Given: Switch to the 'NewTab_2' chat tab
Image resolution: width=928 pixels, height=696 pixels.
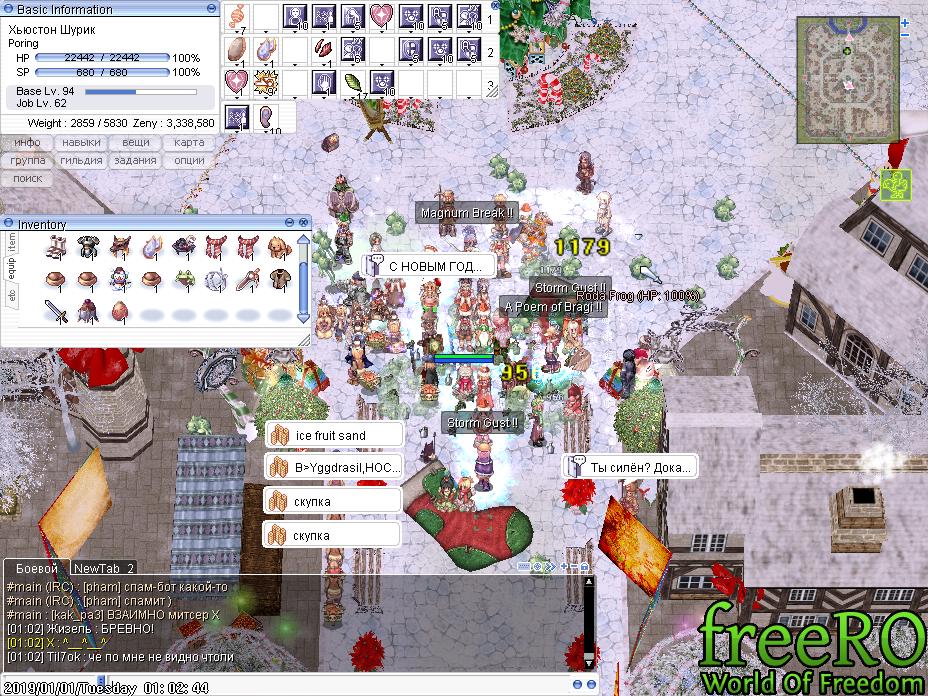Looking at the screenshot, I should [x=104, y=567].
